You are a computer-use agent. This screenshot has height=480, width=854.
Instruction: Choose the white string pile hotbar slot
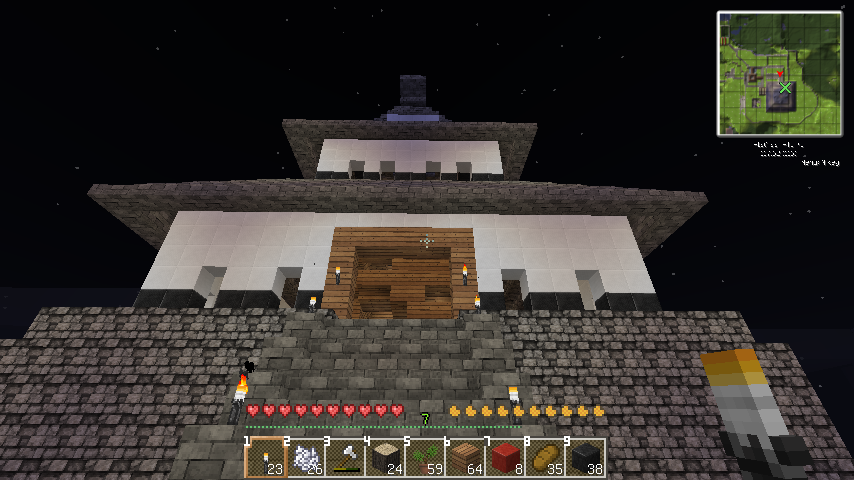tap(305, 458)
